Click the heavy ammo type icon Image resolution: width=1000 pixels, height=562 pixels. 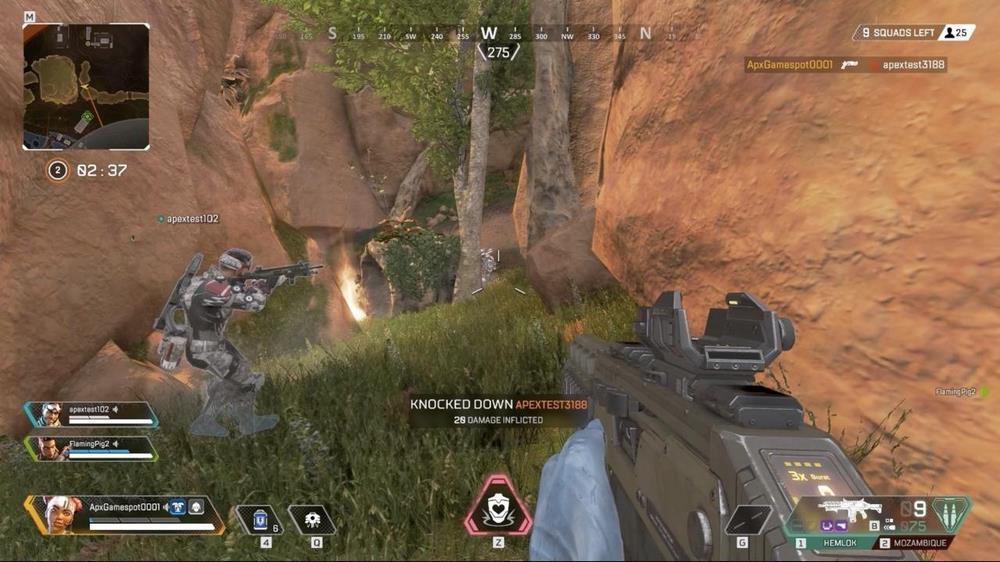coord(951,511)
